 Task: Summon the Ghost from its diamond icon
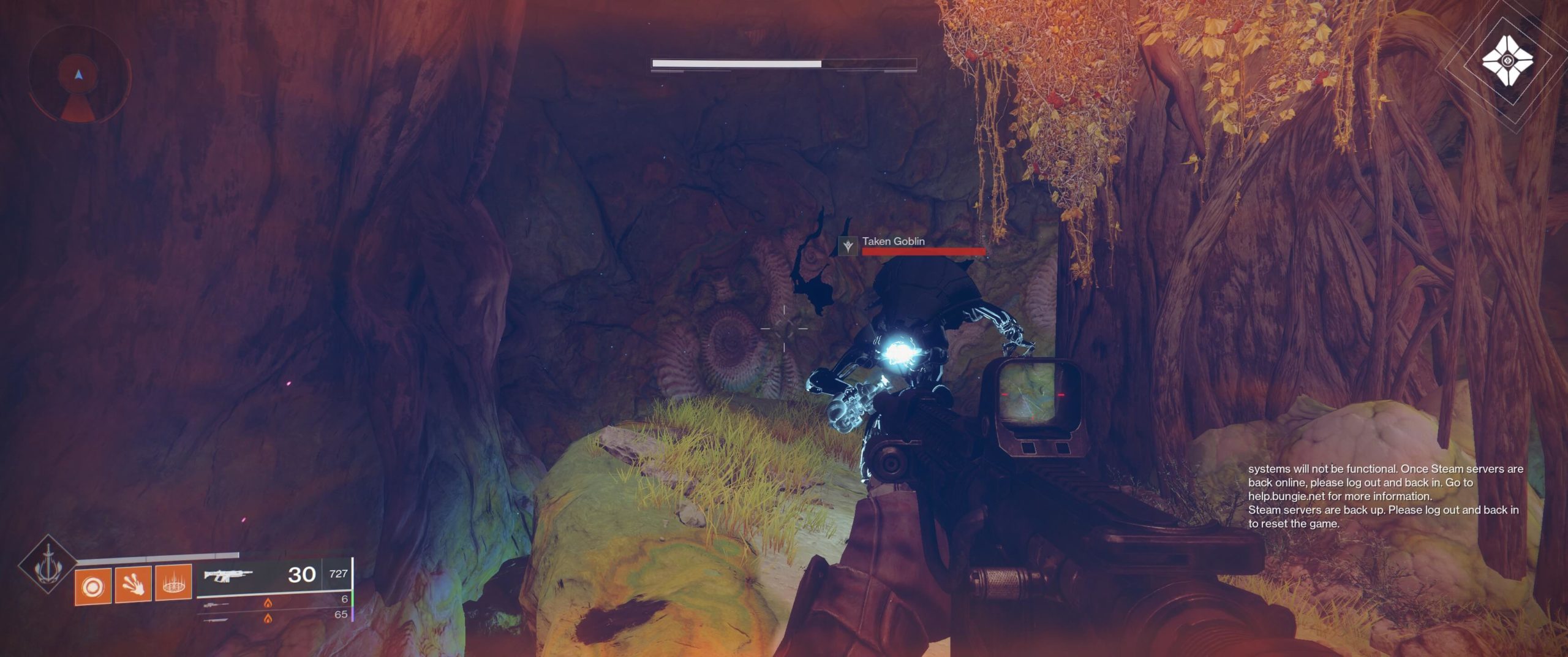coord(1507,61)
